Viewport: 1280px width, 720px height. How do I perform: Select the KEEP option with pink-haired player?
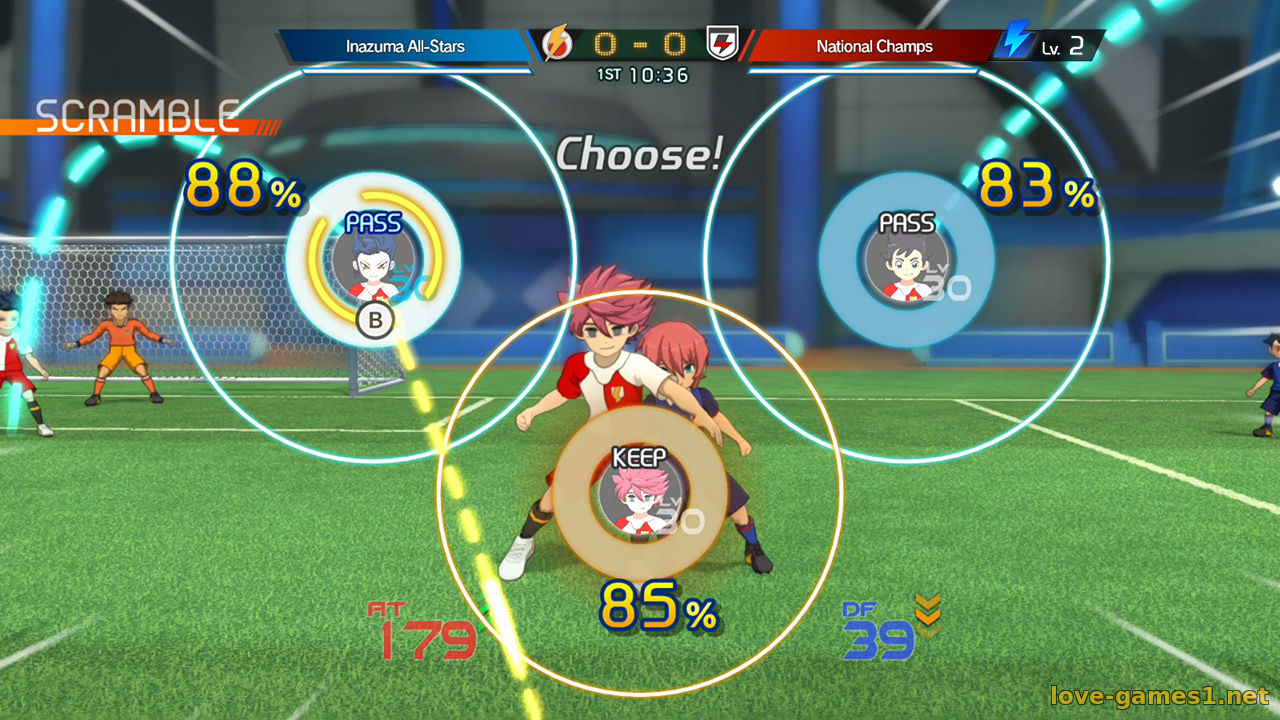point(639,493)
